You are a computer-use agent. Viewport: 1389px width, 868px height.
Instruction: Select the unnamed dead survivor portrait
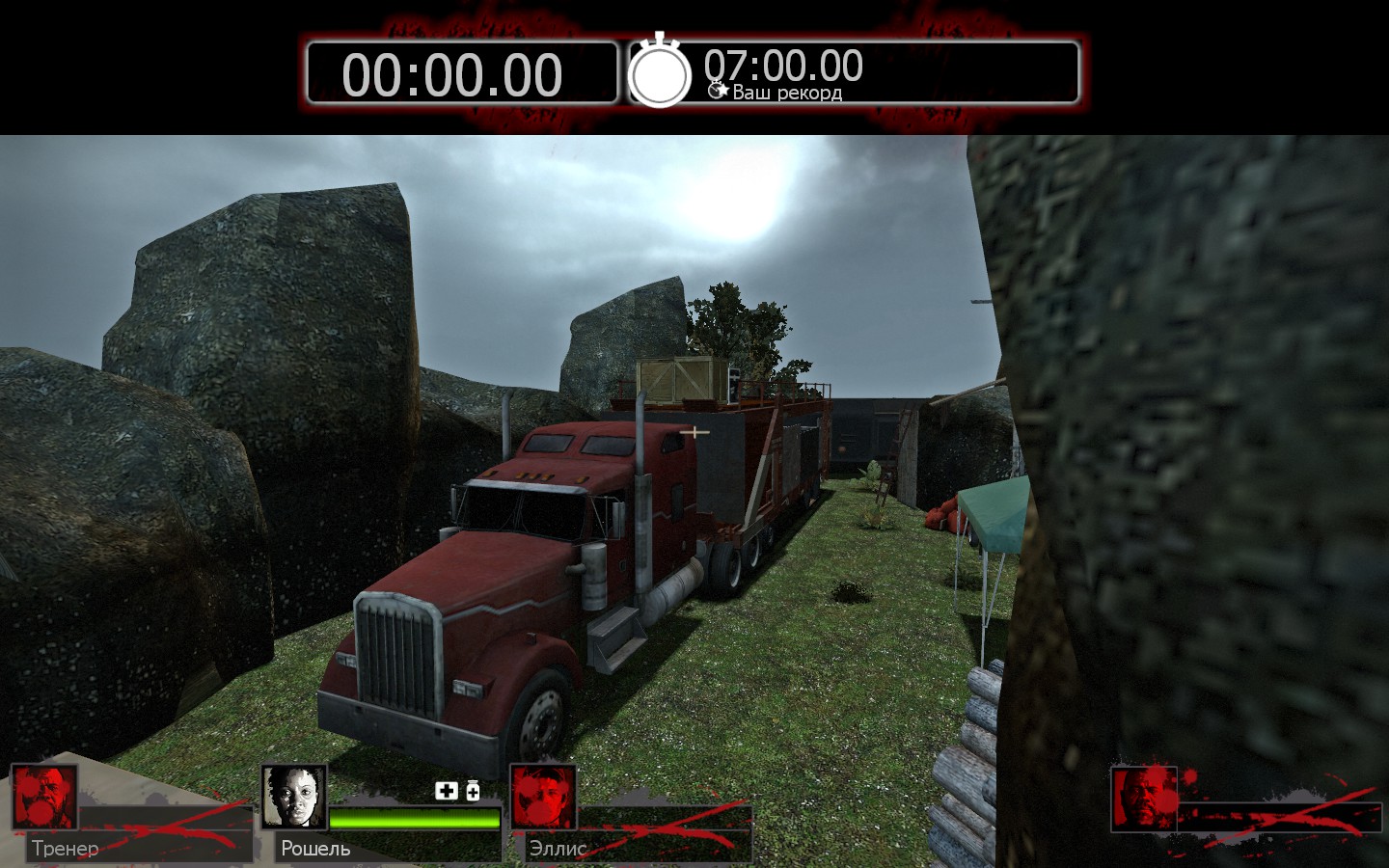click(1144, 799)
